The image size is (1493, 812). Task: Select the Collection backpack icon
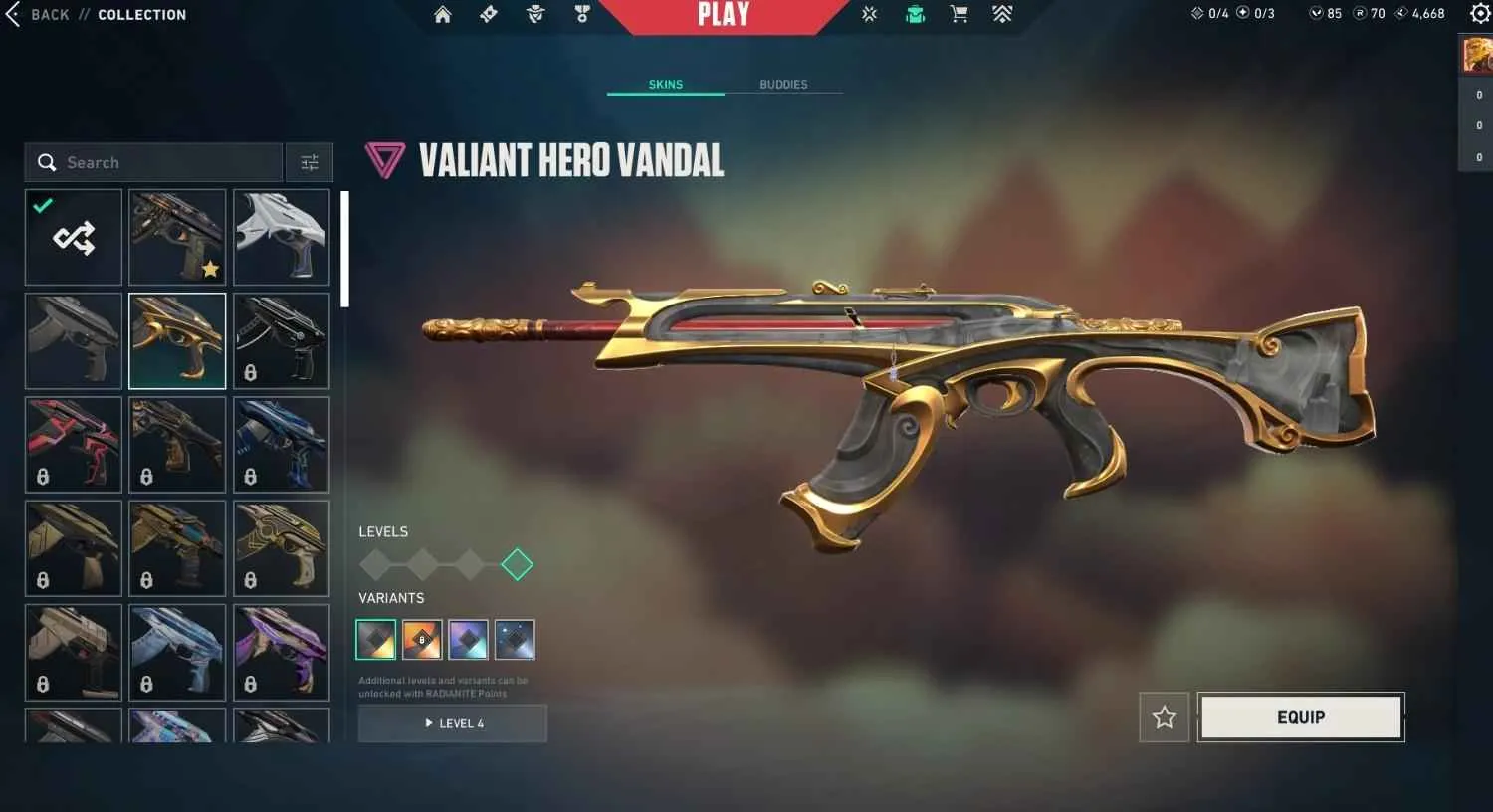pyautogui.click(x=914, y=14)
